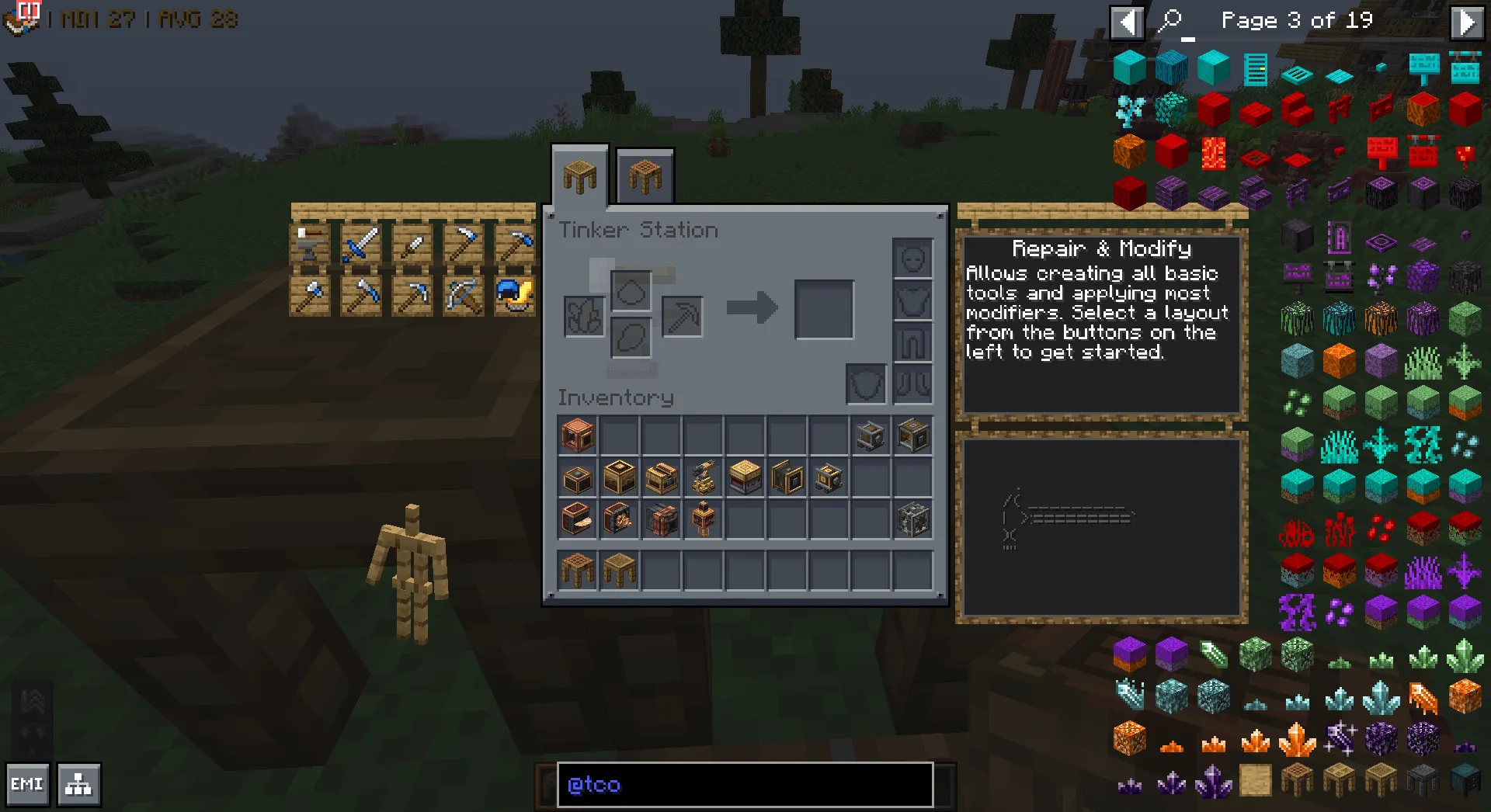
Task: Pick up the copper casing block
Action: click(578, 435)
